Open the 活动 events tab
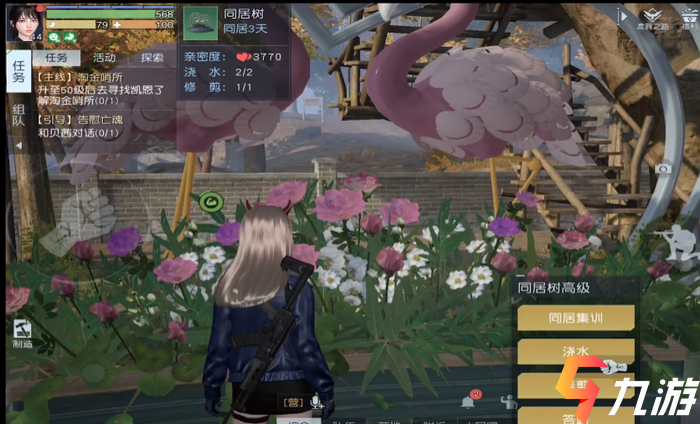This screenshot has width=700, height=424. 105,57
